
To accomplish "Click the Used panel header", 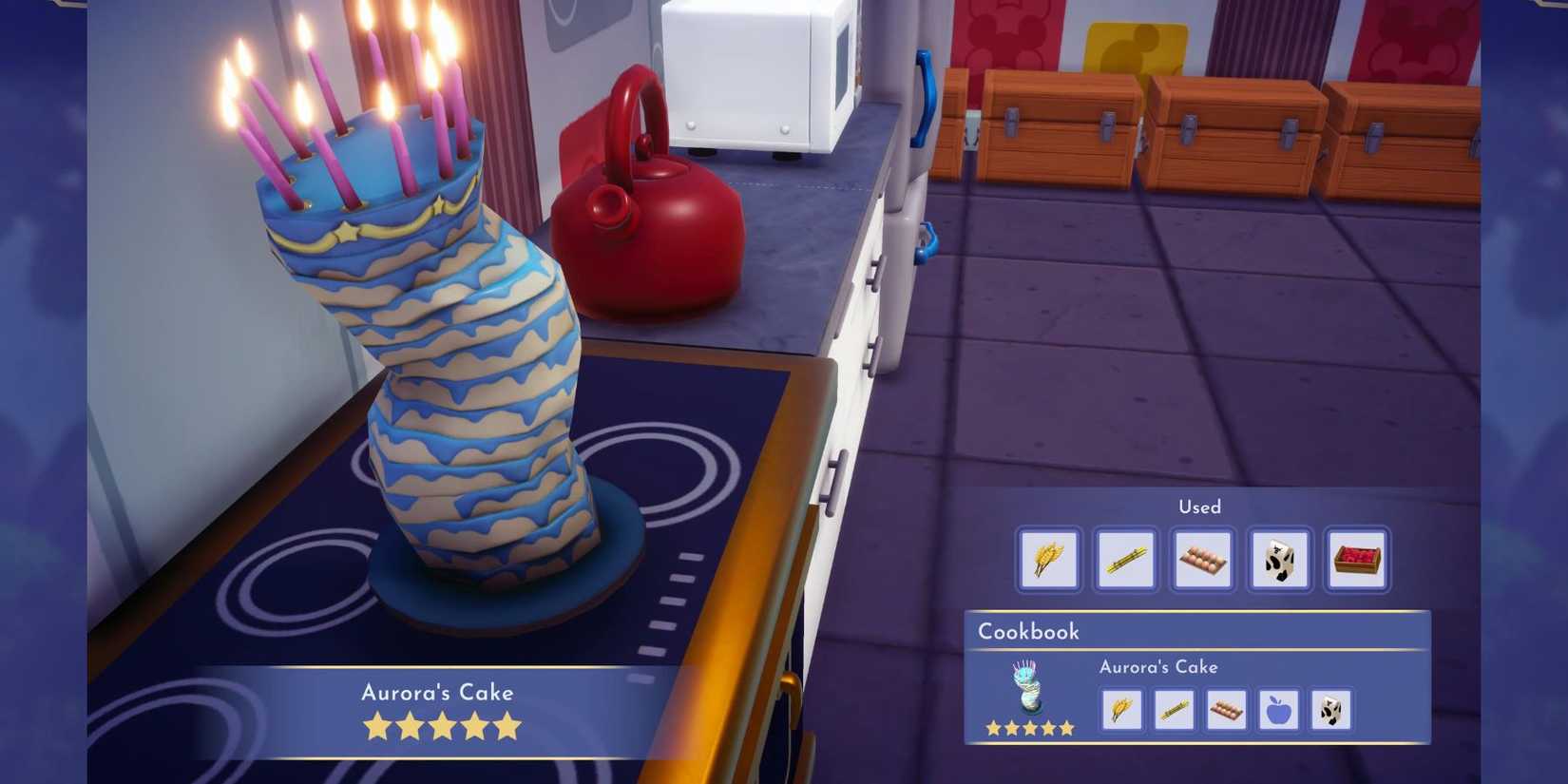I will coord(1200,507).
